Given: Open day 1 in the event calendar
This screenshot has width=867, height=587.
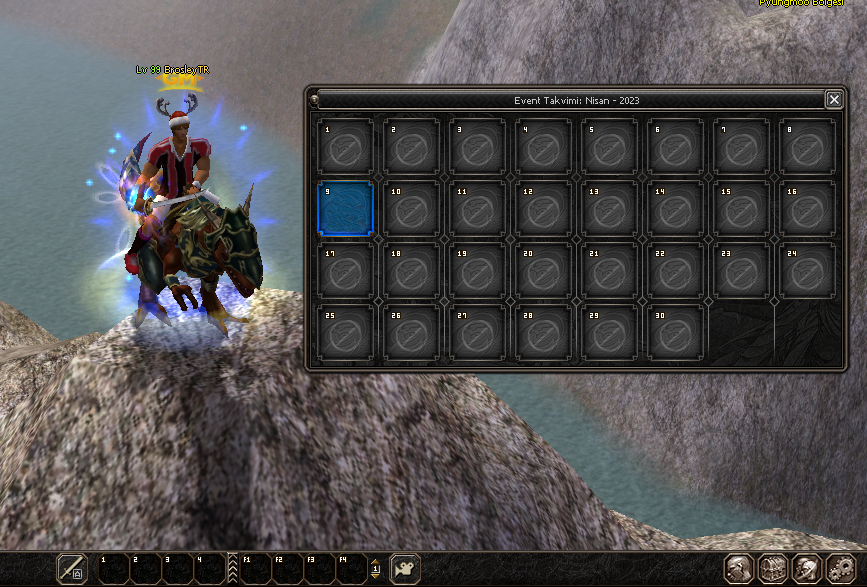Looking at the screenshot, I should coord(345,146).
